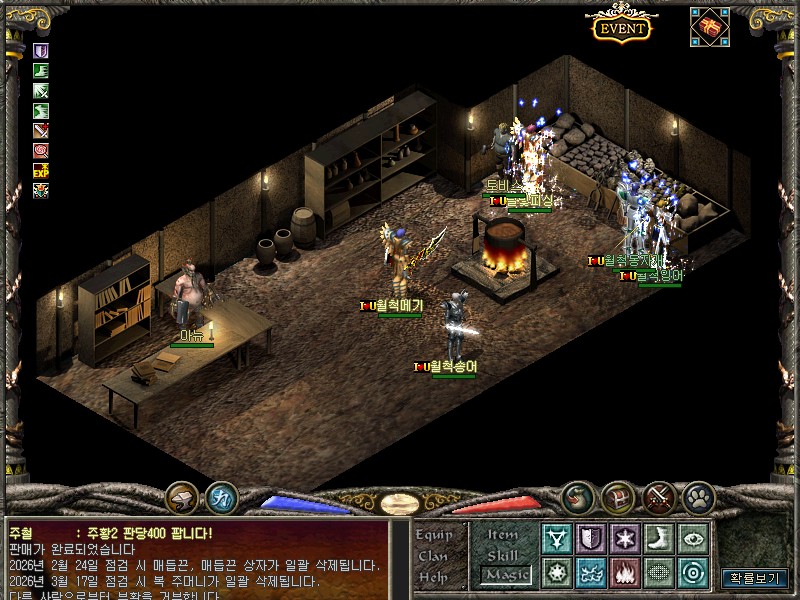Open the Help menu

coord(433,577)
